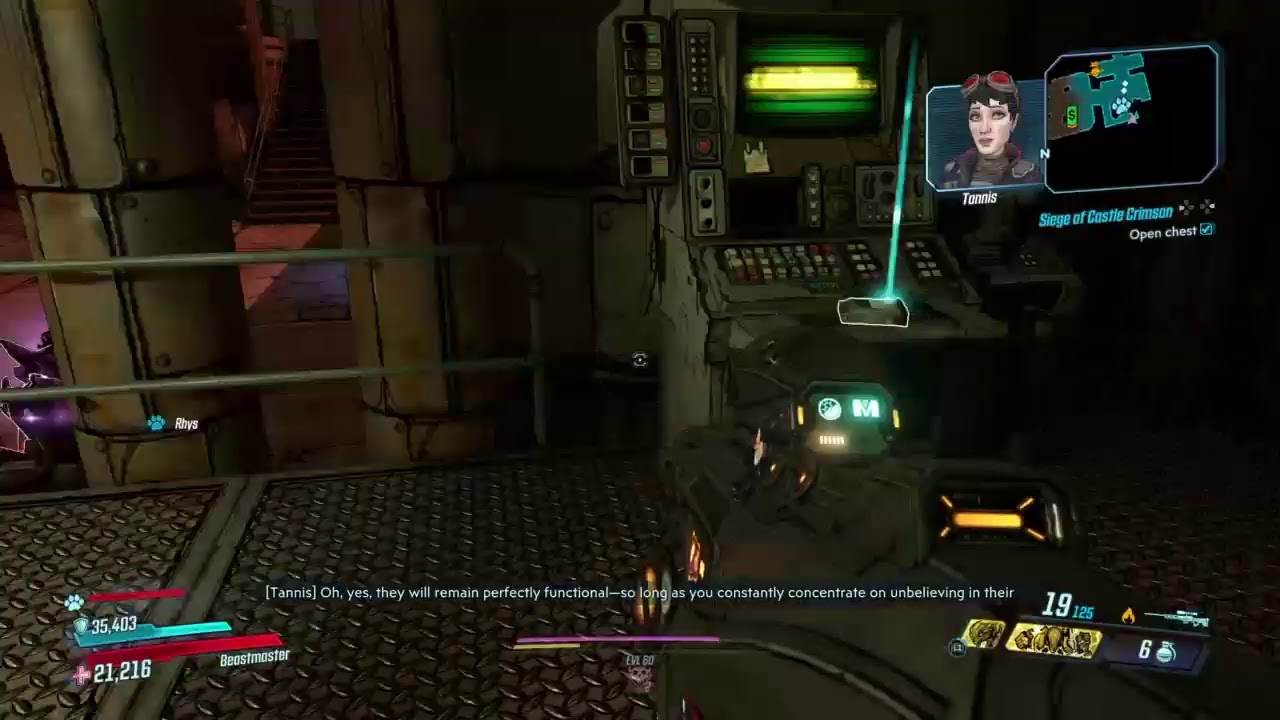Toggle the Open chest objective checkbox

pyautogui.click(x=1206, y=231)
